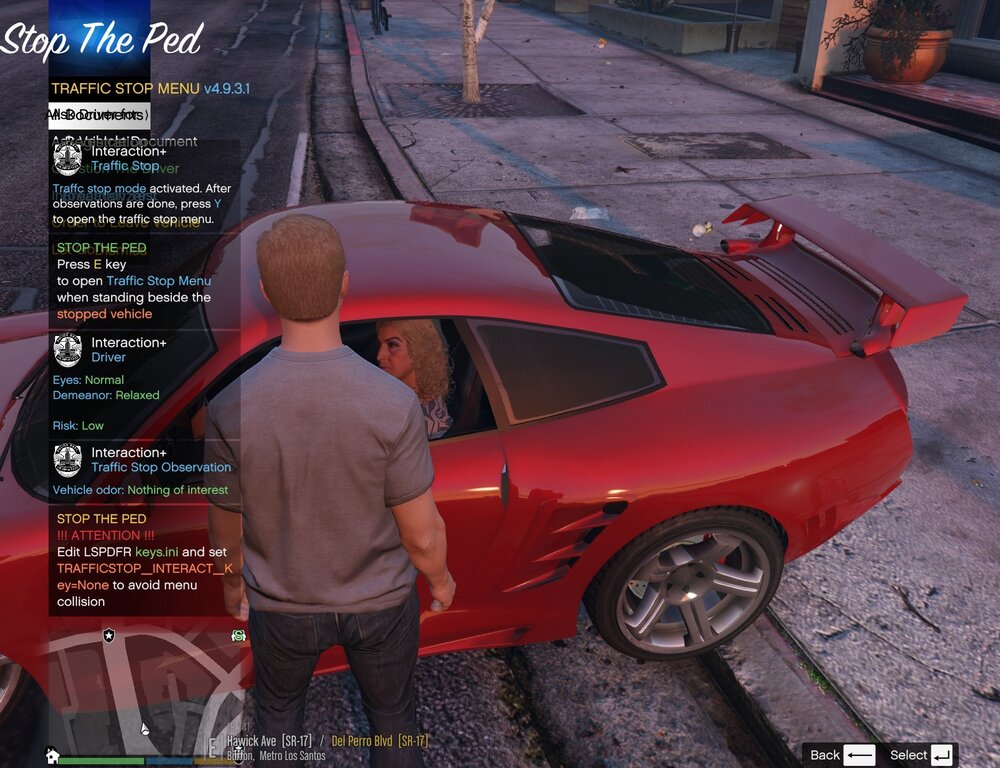Click the police star blip on the minimap
This screenshot has height=768, width=1000.
pos(109,635)
